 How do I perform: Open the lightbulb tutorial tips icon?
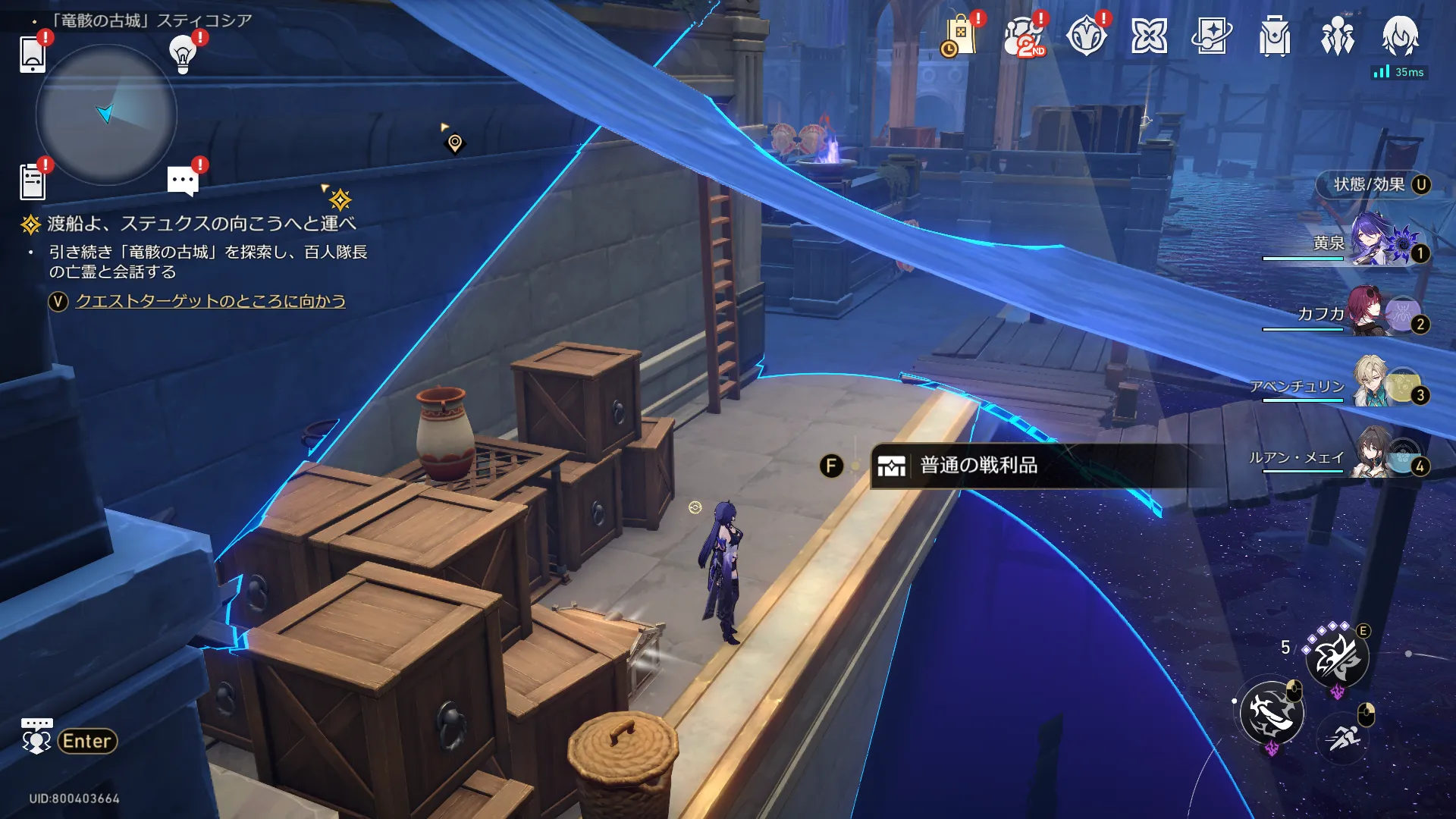click(x=183, y=54)
